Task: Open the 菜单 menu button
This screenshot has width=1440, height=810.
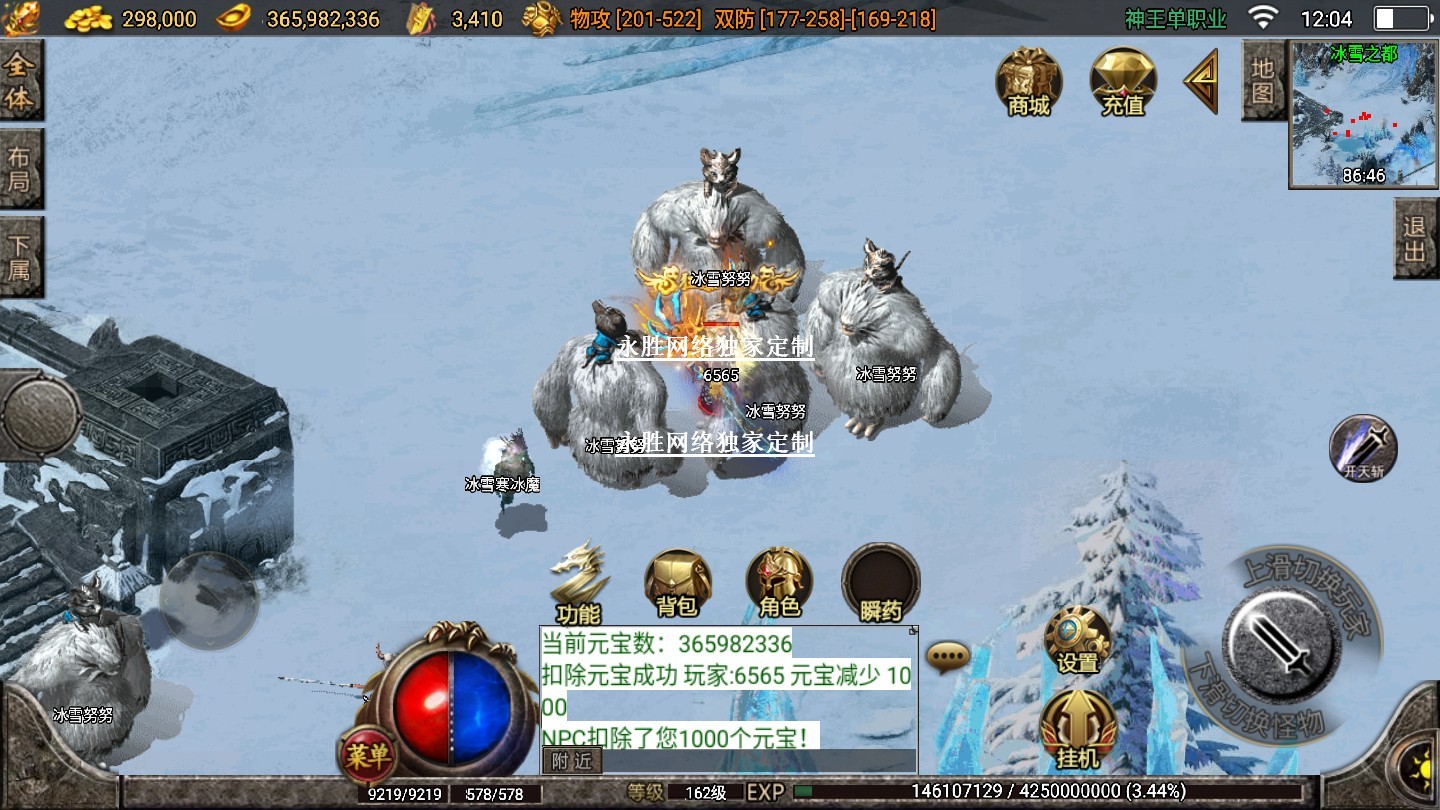Action: pos(366,756)
